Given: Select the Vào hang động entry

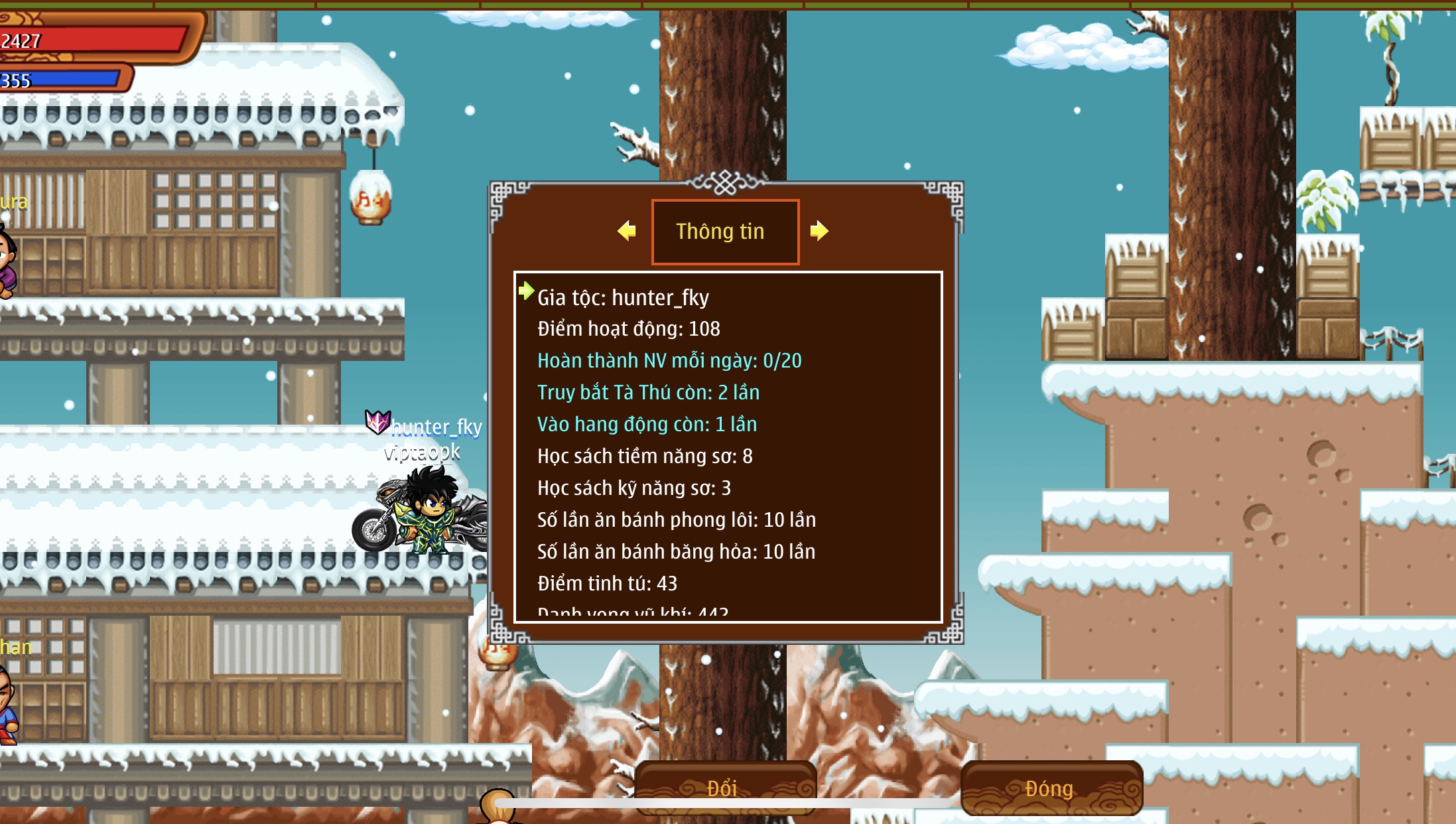Looking at the screenshot, I should 647,425.
